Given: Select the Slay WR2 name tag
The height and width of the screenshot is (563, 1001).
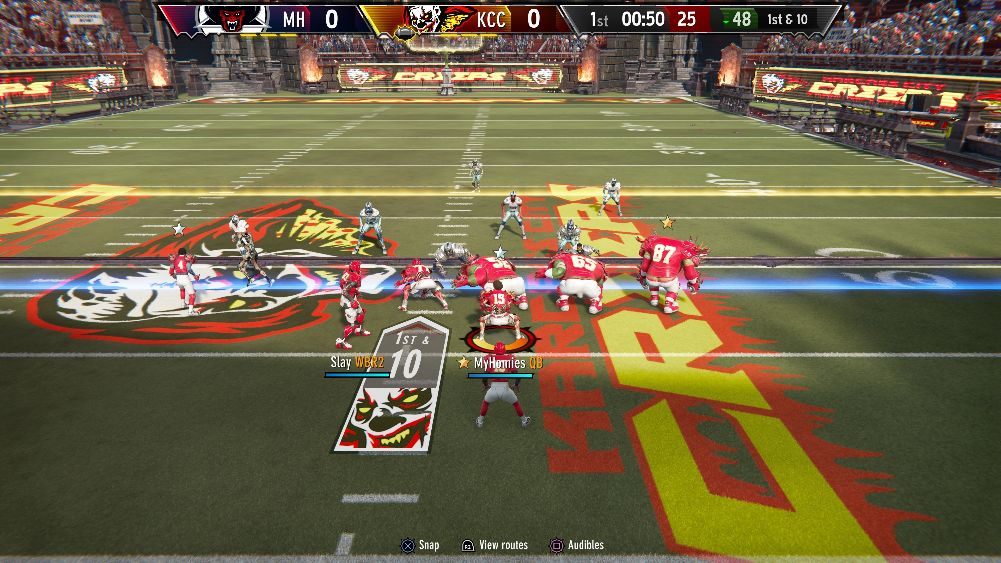Looking at the screenshot, I should (x=358, y=362).
